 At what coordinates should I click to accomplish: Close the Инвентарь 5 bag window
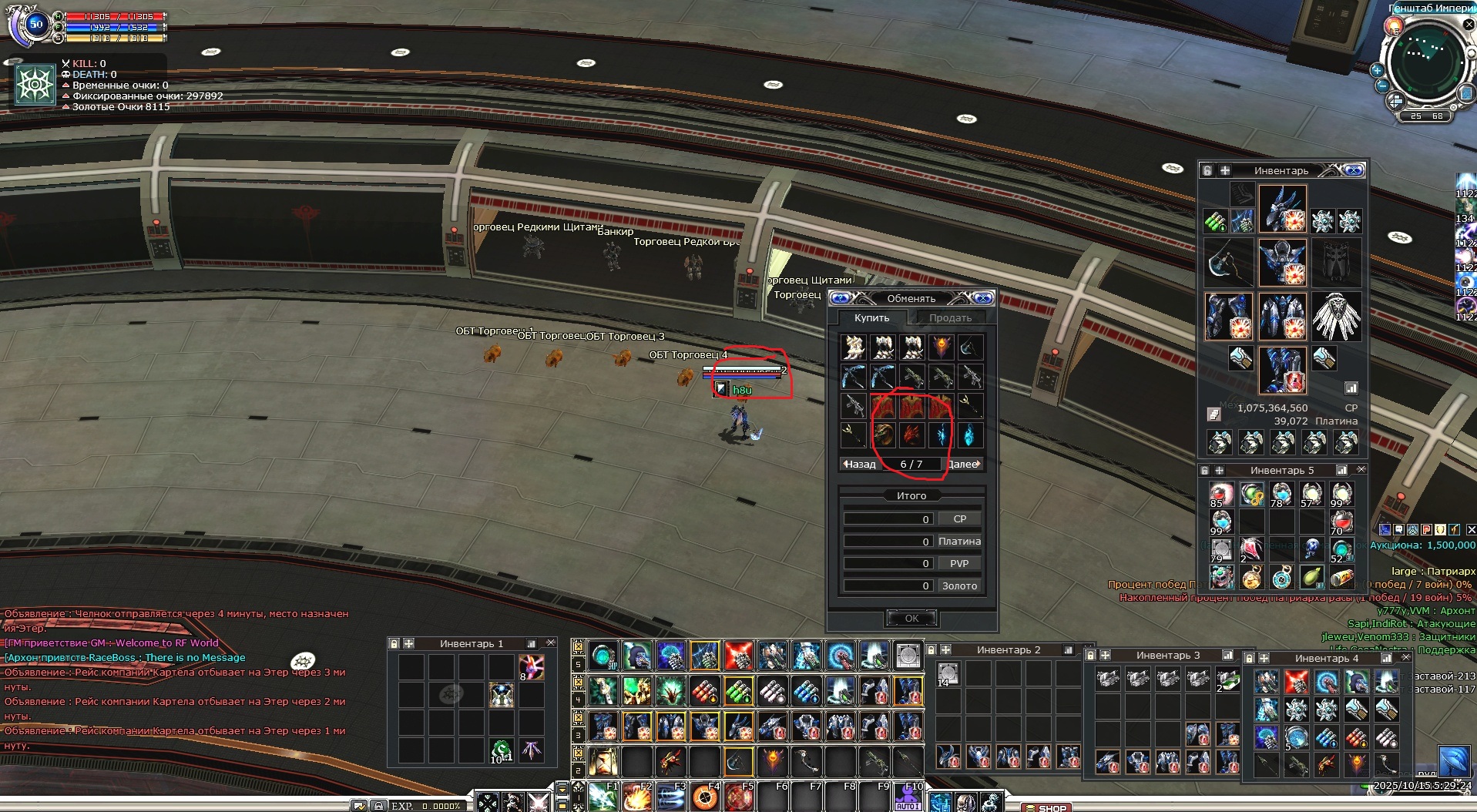1361,470
